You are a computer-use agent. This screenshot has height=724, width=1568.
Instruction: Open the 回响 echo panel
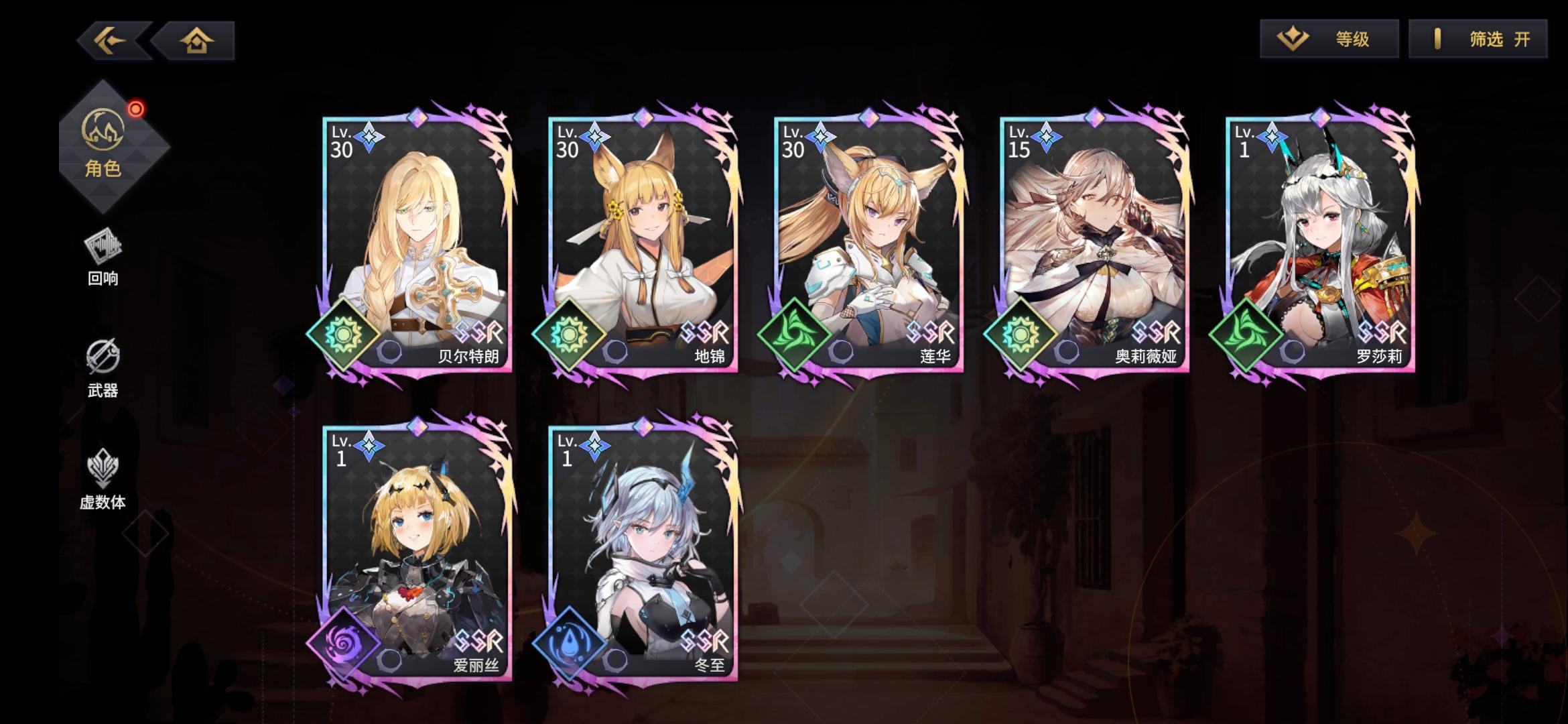pos(104,258)
